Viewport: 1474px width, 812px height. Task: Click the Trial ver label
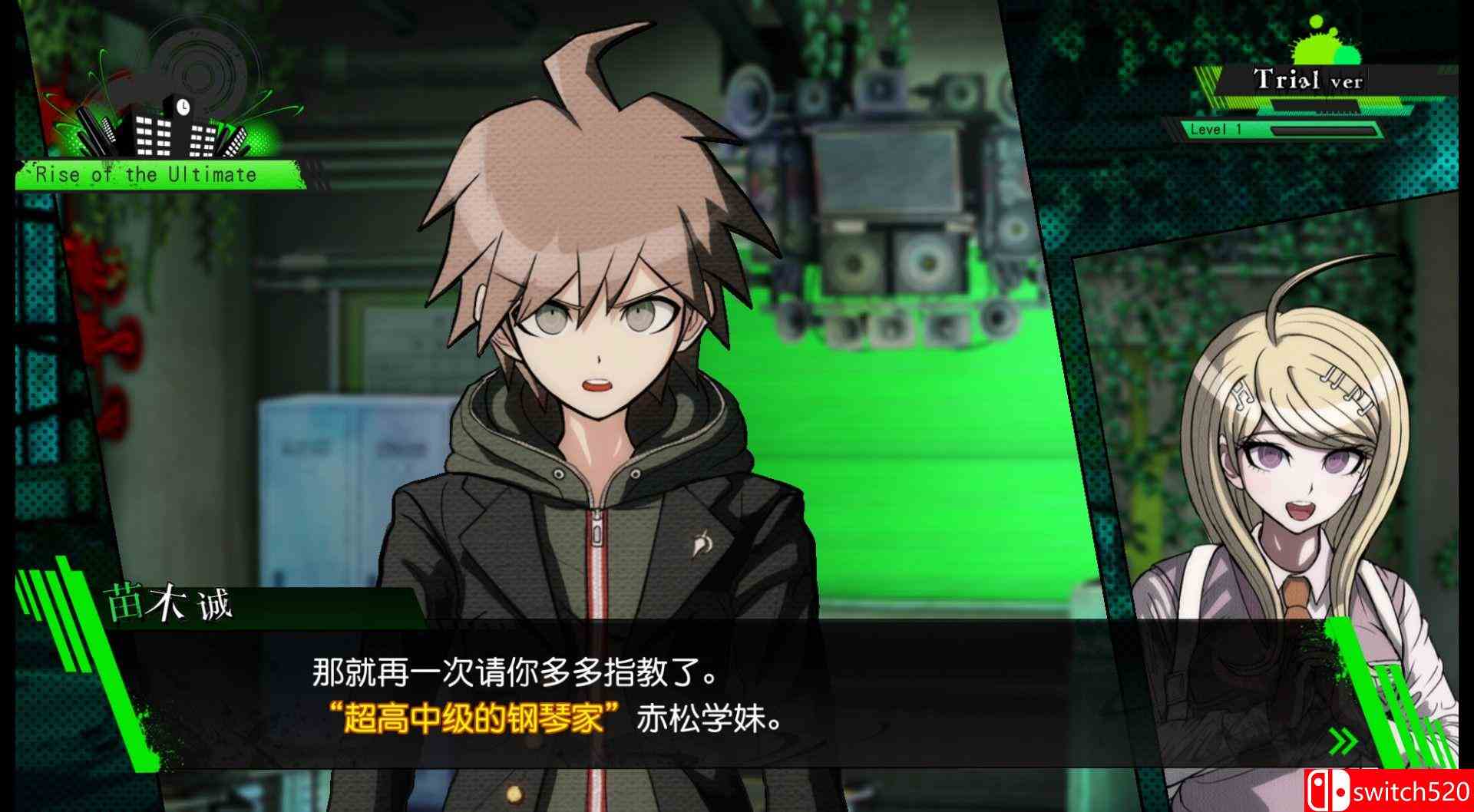coord(1309,79)
